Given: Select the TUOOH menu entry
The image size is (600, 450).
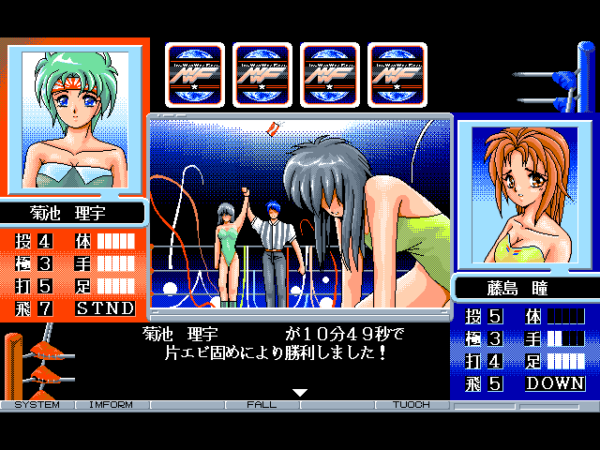Looking at the screenshot, I should 411,405.
